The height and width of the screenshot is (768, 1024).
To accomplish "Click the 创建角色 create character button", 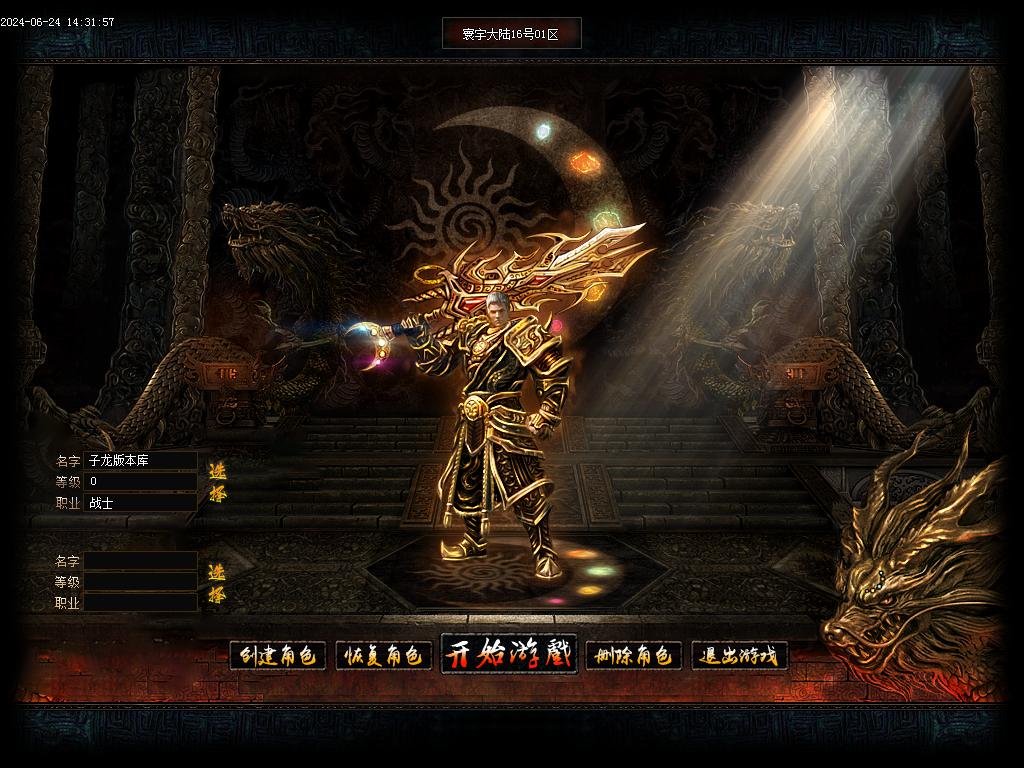I will click(278, 656).
